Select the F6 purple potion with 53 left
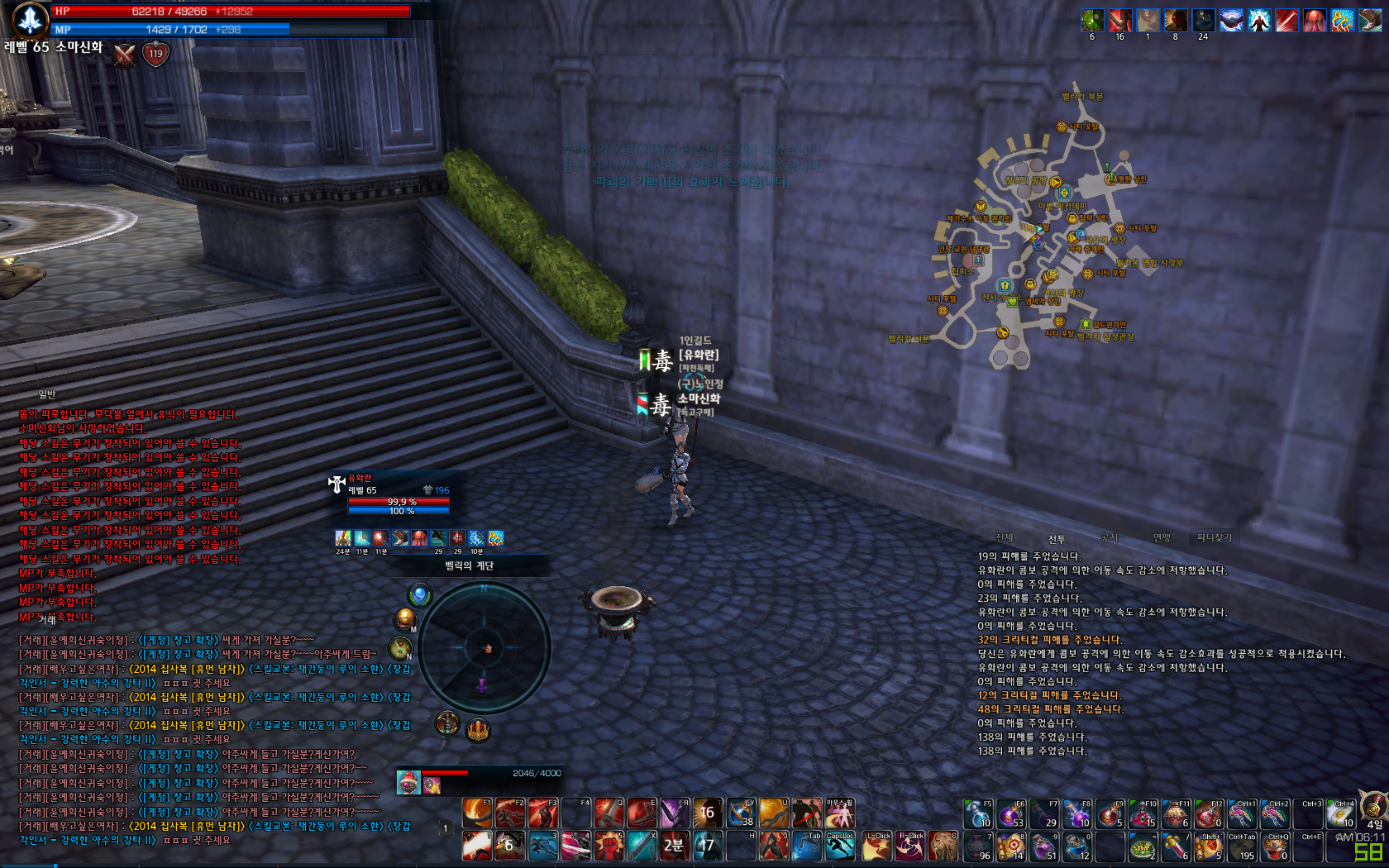This screenshot has width=1389, height=868. (1010, 814)
